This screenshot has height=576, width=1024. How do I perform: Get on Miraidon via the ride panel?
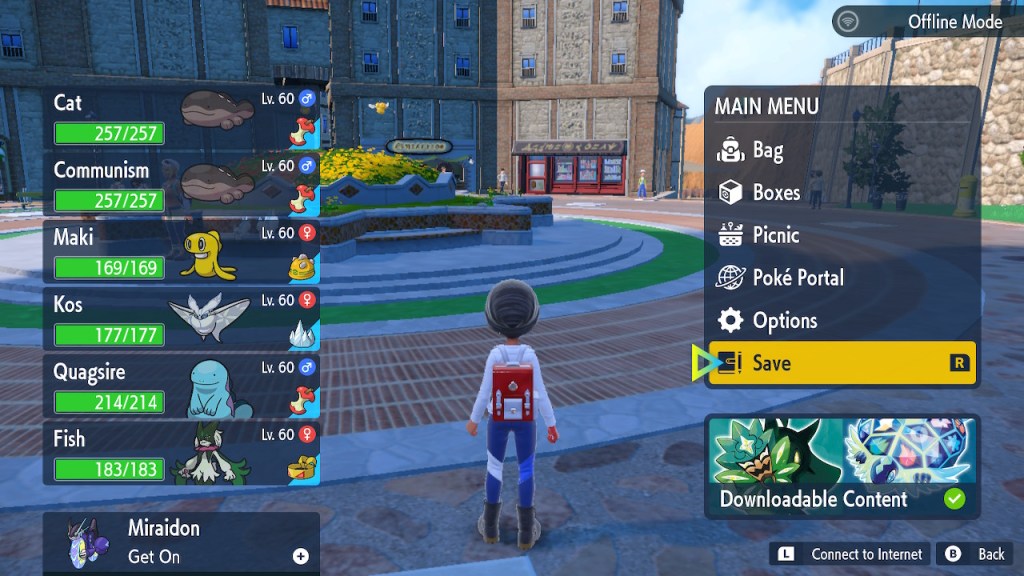pos(181,543)
